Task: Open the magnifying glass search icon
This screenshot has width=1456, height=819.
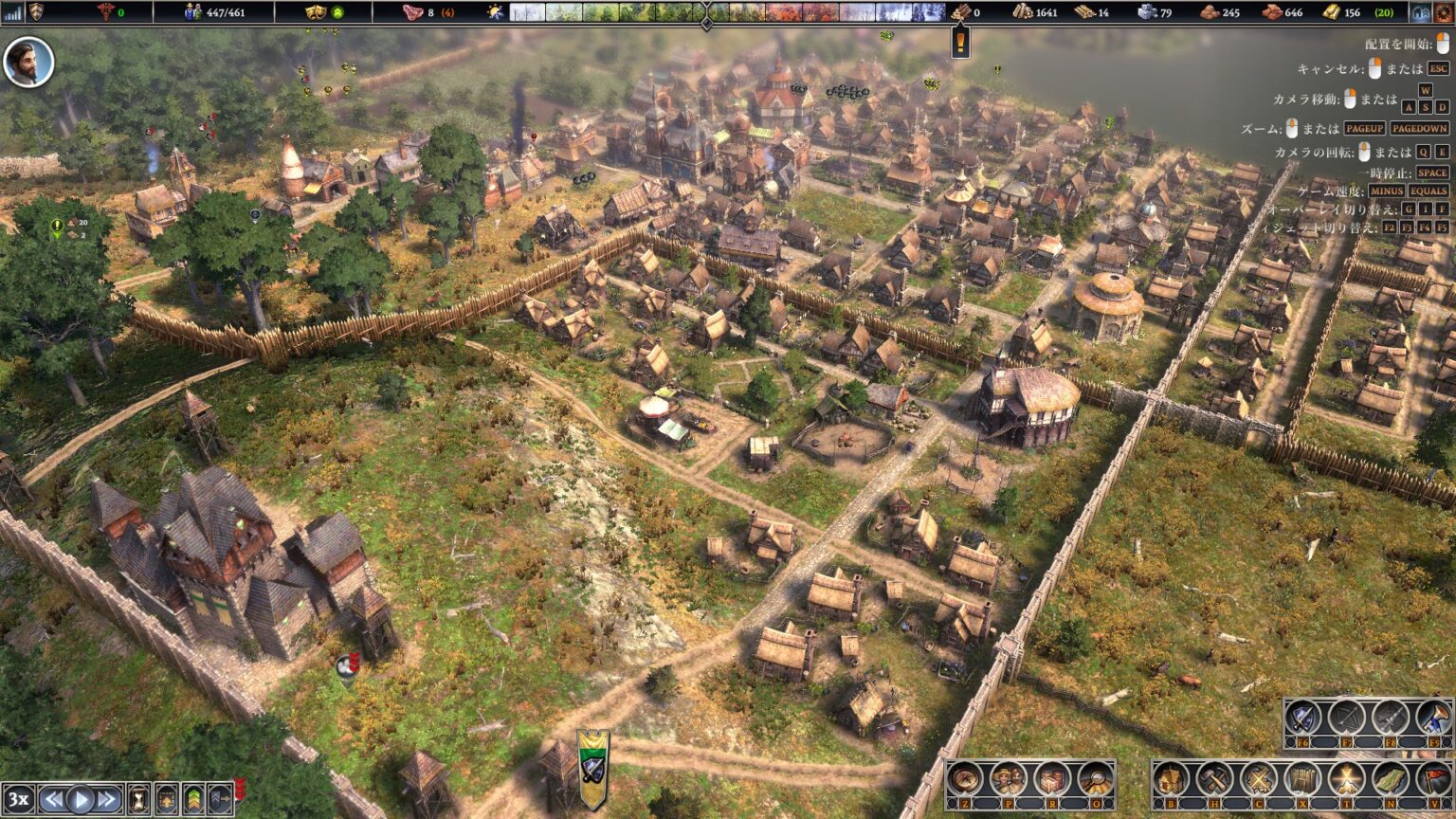Action: click(1098, 777)
